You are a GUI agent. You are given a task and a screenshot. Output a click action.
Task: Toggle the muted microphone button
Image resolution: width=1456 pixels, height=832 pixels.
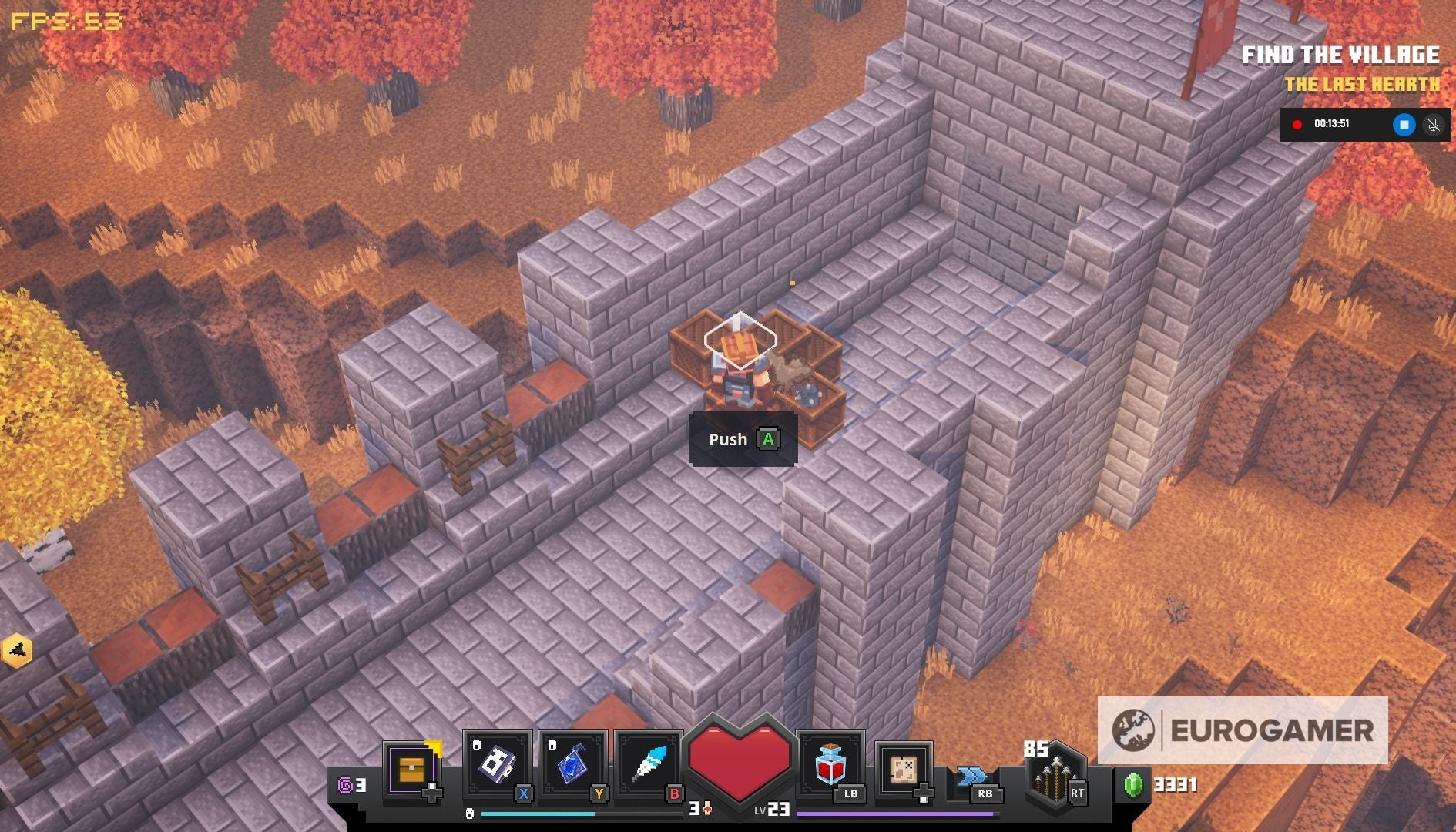coord(1433,124)
